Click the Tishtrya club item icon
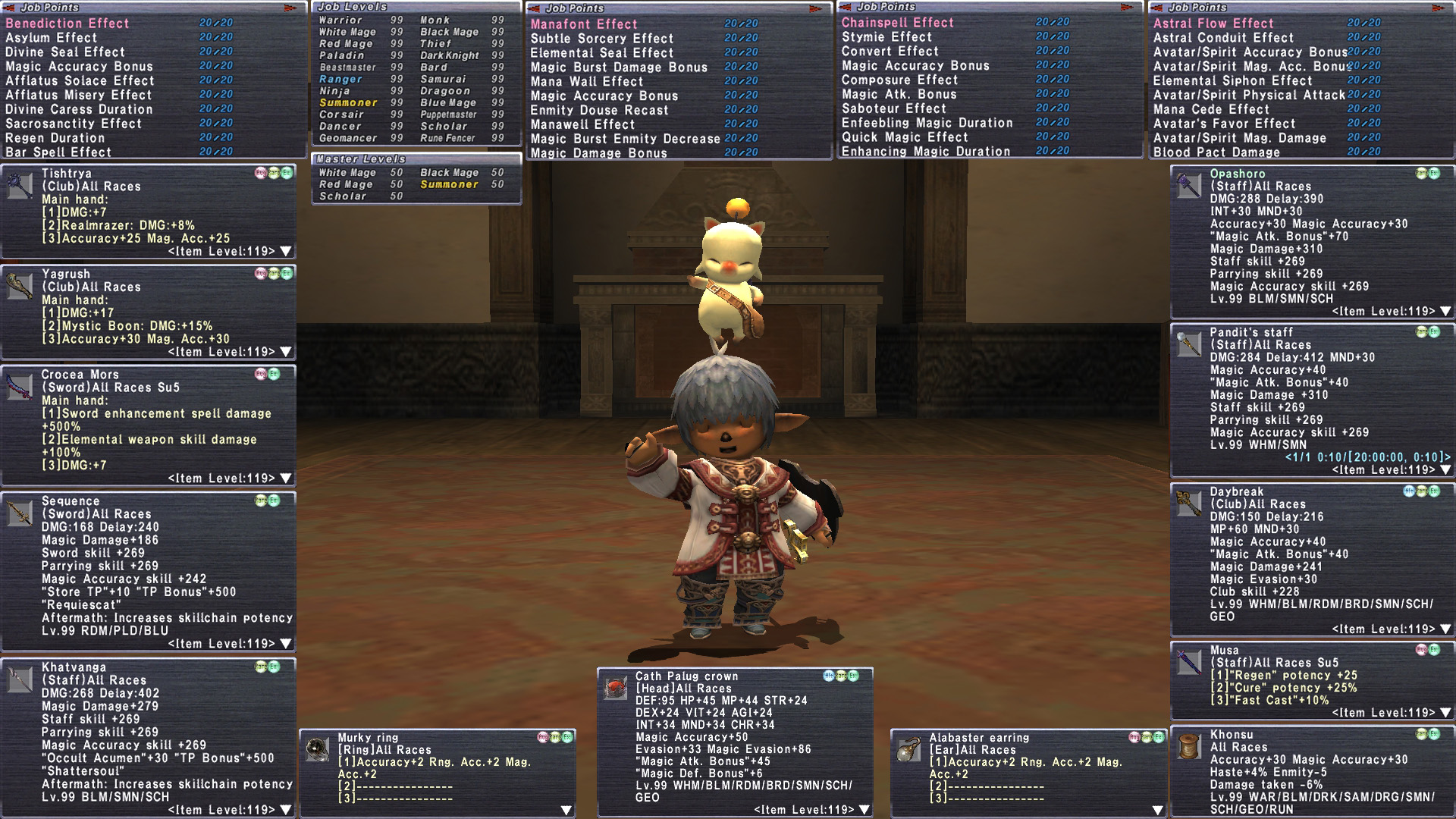The height and width of the screenshot is (819, 1456). point(20,185)
